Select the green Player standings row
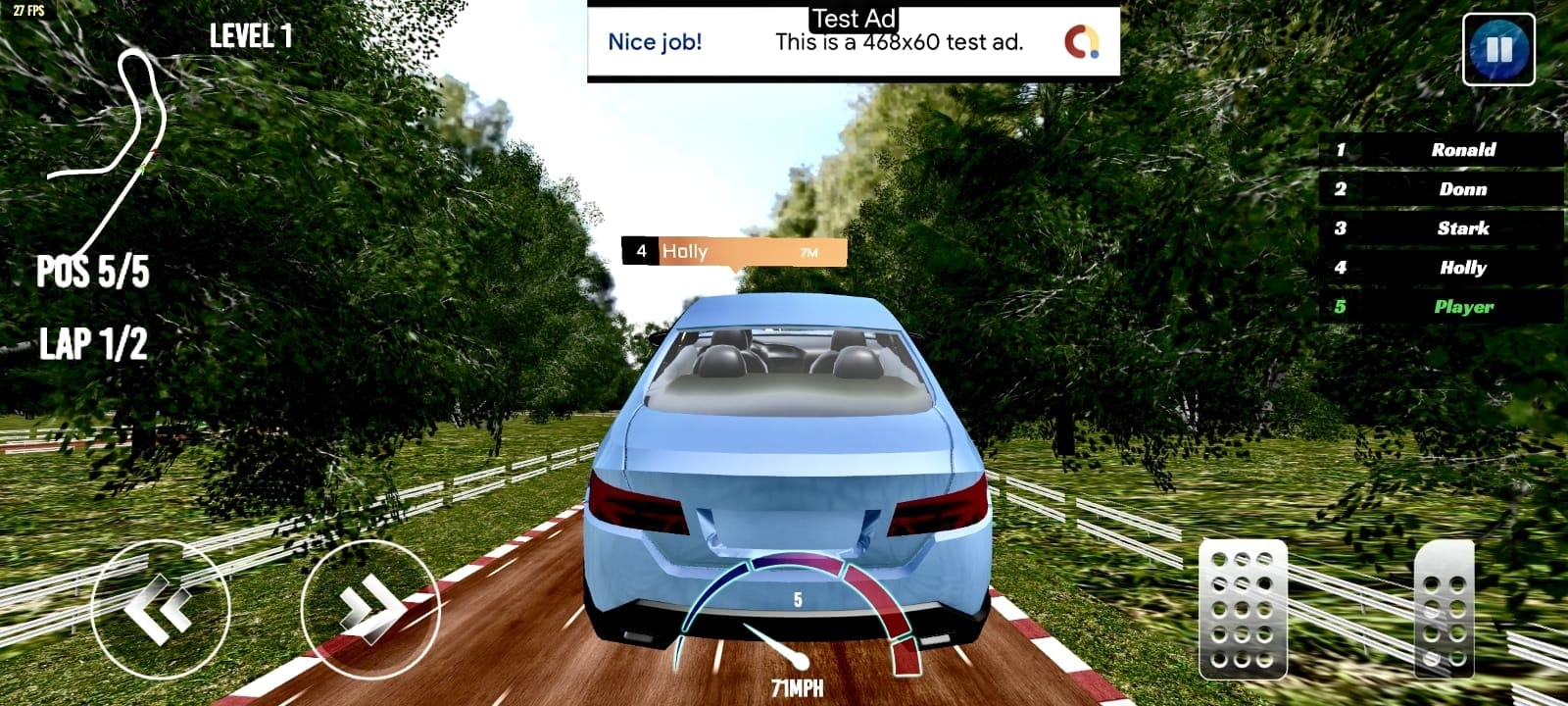The height and width of the screenshot is (706, 1568). (x=1442, y=307)
